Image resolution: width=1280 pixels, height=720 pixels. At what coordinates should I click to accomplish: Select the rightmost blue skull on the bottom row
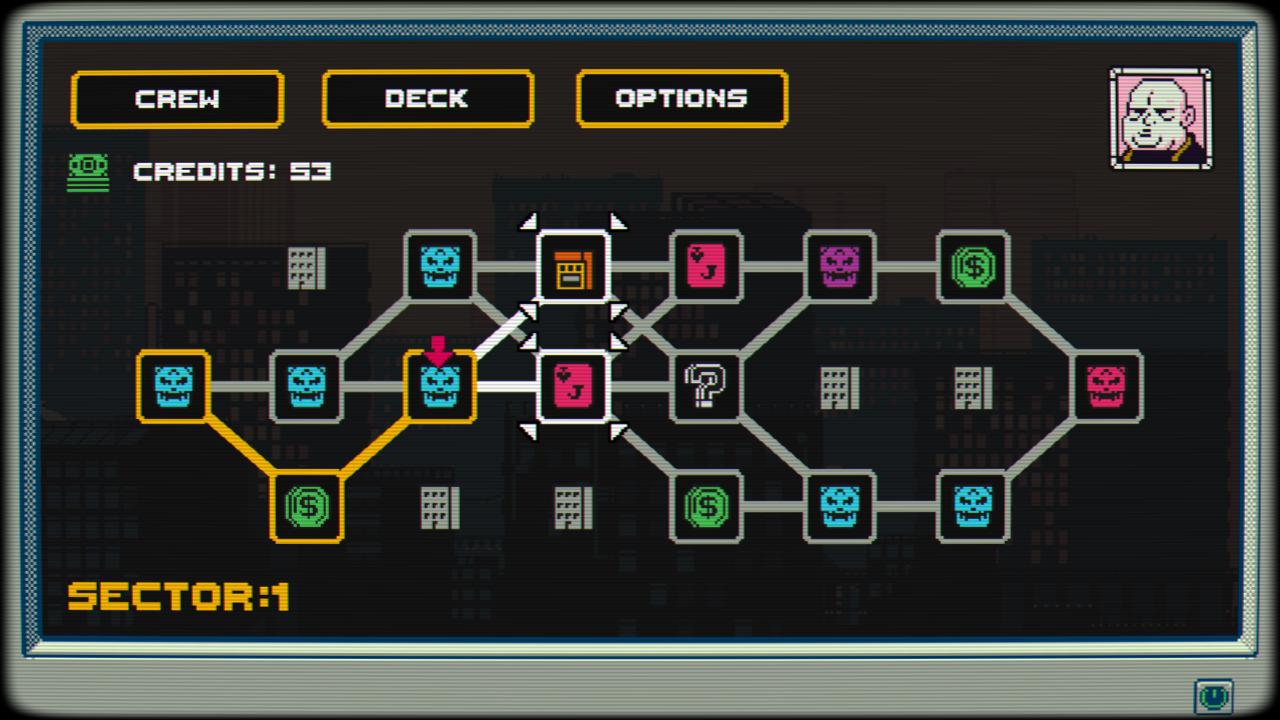973,508
